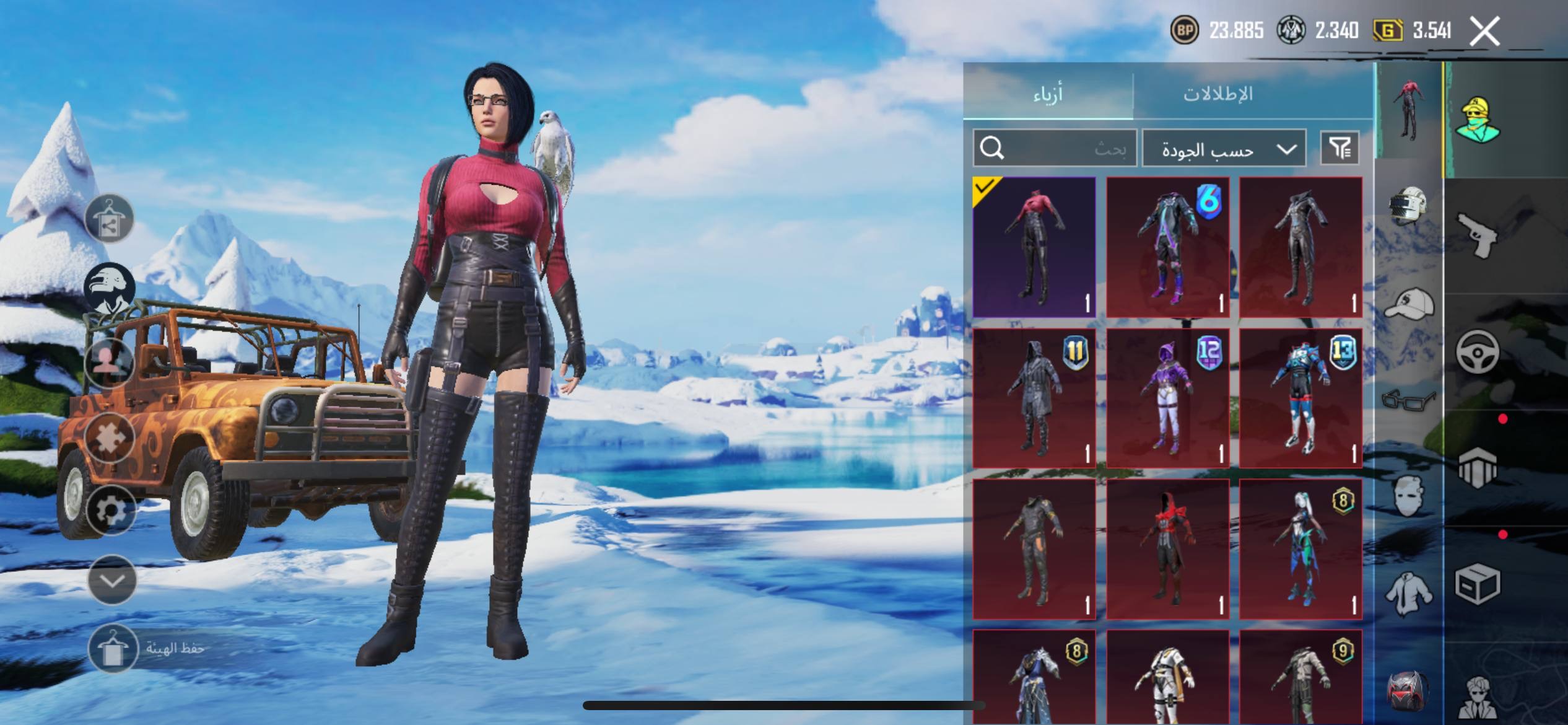Screen dimensions: 1568x725
Task: Show the glasses category
Action: pyautogui.click(x=1408, y=399)
